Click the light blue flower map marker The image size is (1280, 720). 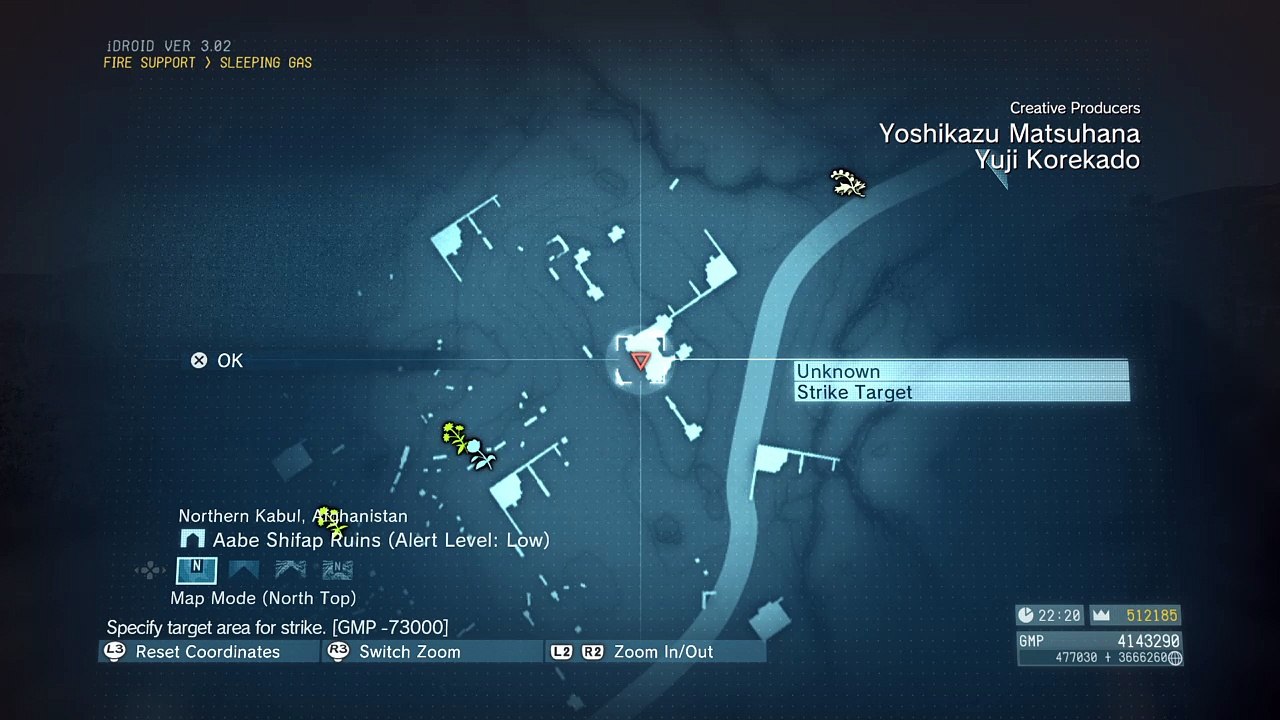[x=479, y=452]
